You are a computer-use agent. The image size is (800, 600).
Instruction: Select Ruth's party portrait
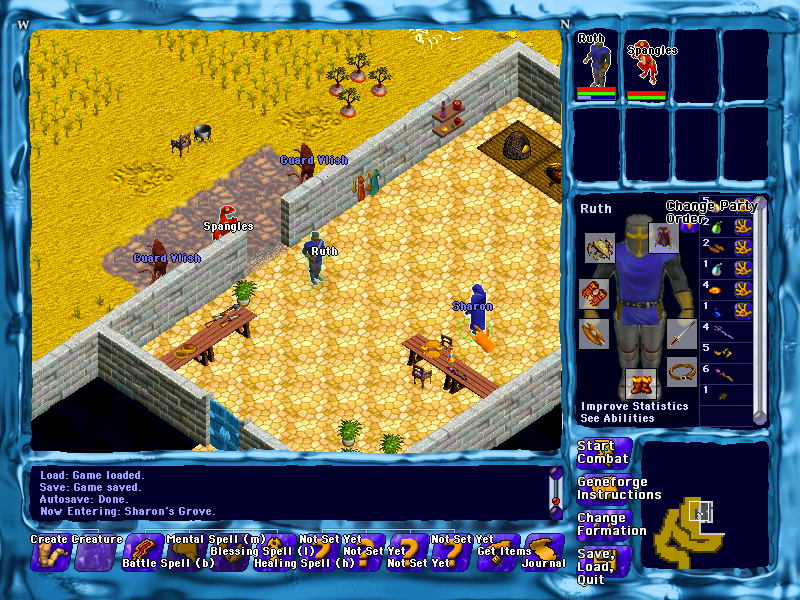[598, 65]
